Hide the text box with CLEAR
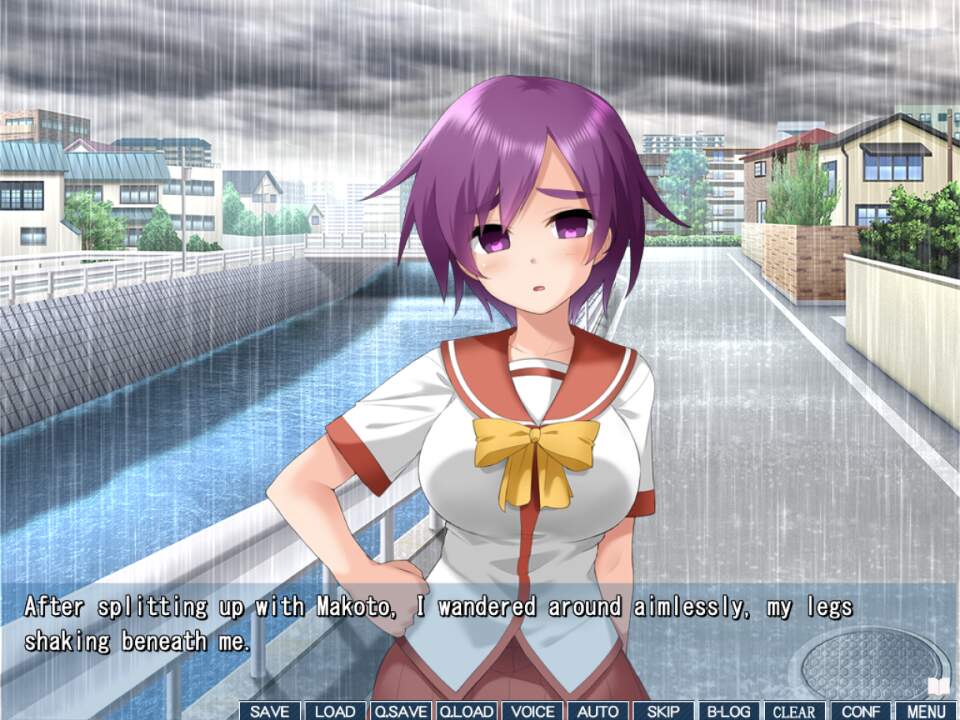The image size is (960, 720). (x=795, y=711)
